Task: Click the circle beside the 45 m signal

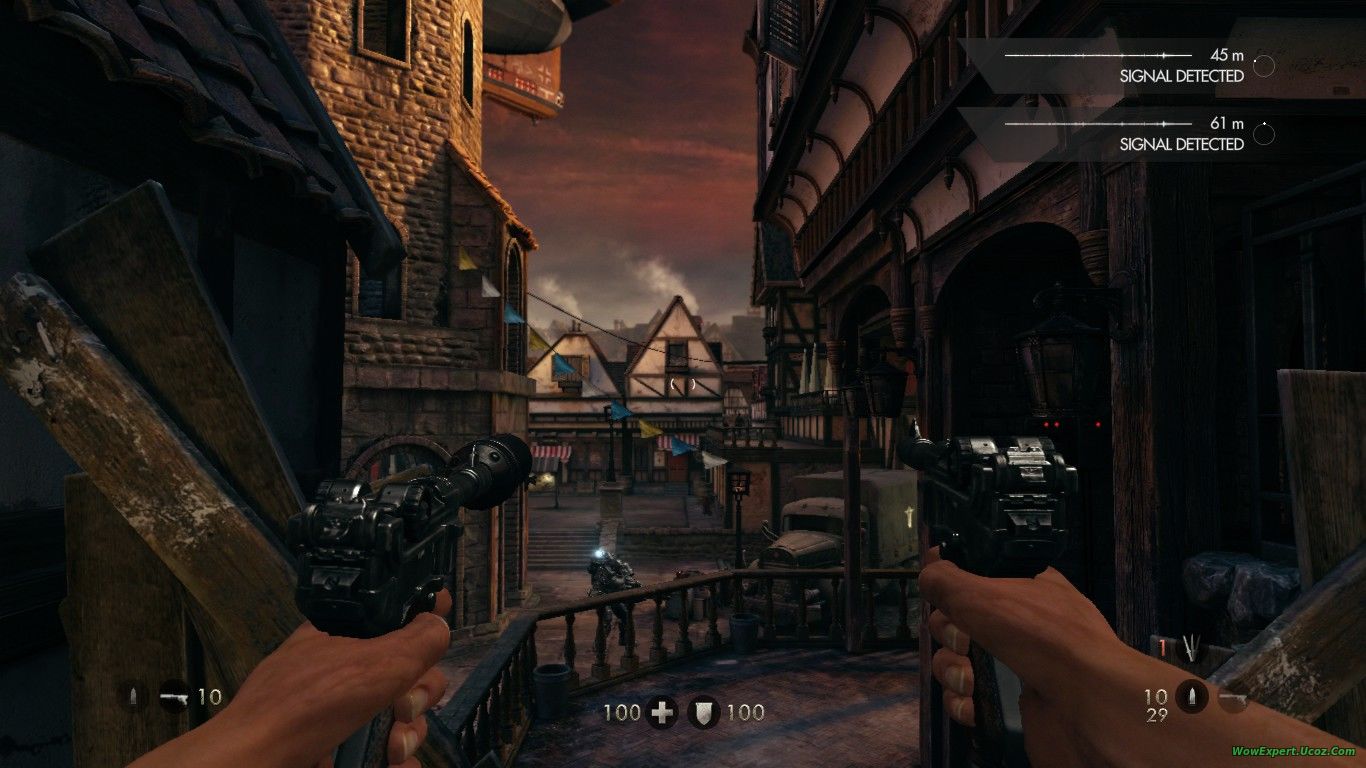Action: coord(1264,66)
